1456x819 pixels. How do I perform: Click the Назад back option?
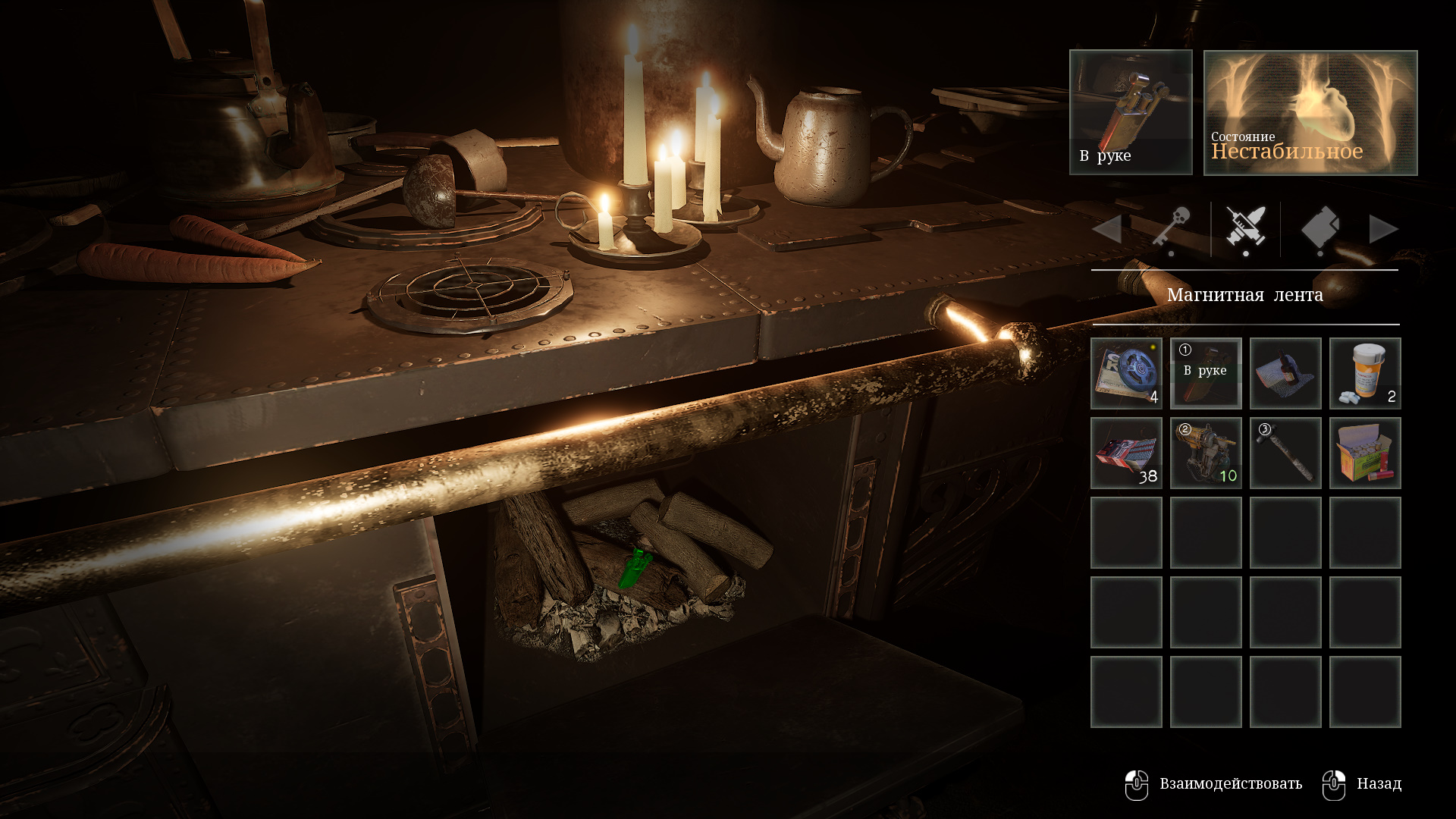point(1363,784)
